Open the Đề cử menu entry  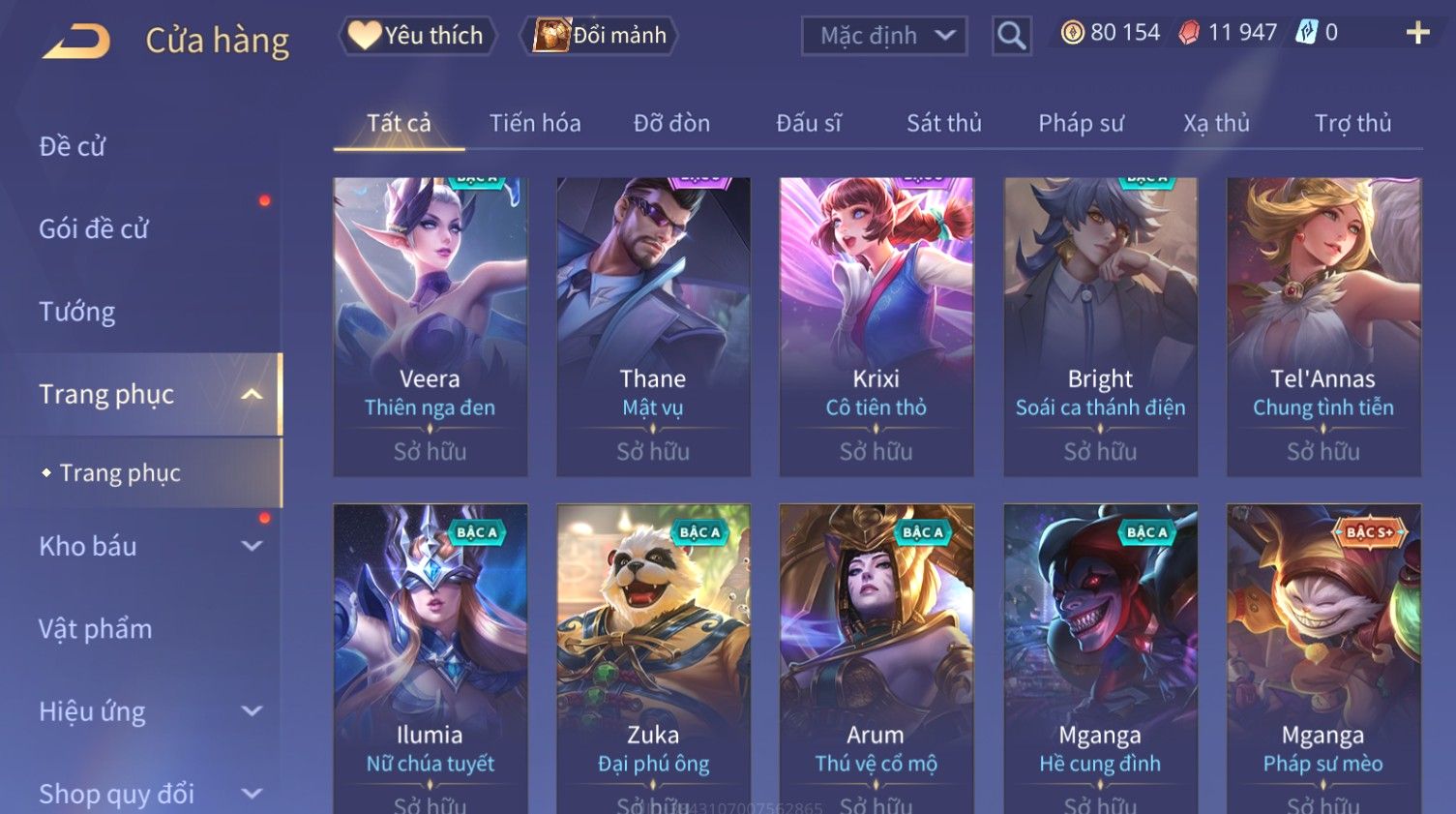coord(73,146)
